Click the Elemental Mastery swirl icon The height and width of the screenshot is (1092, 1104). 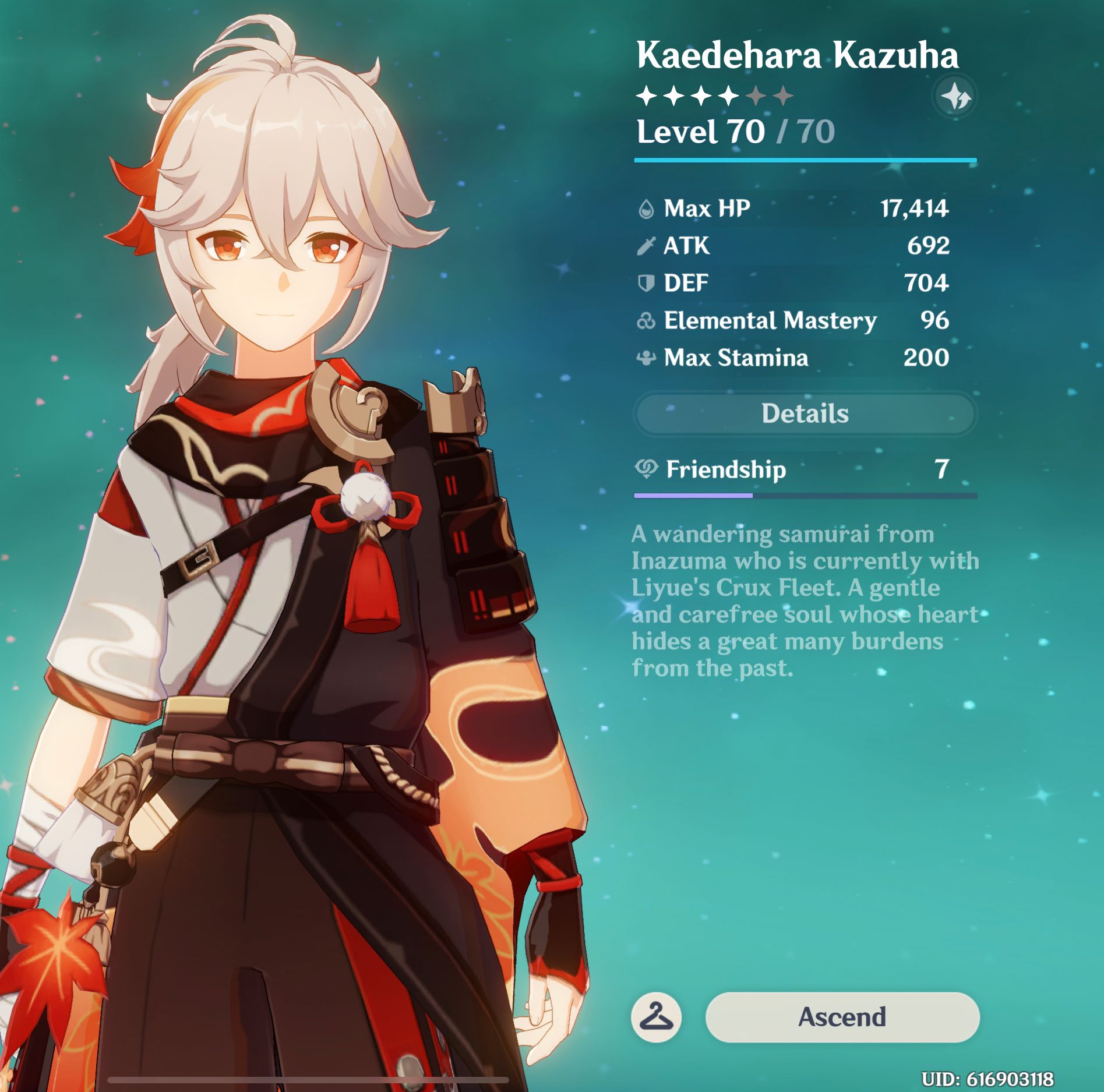[x=647, y=320]
